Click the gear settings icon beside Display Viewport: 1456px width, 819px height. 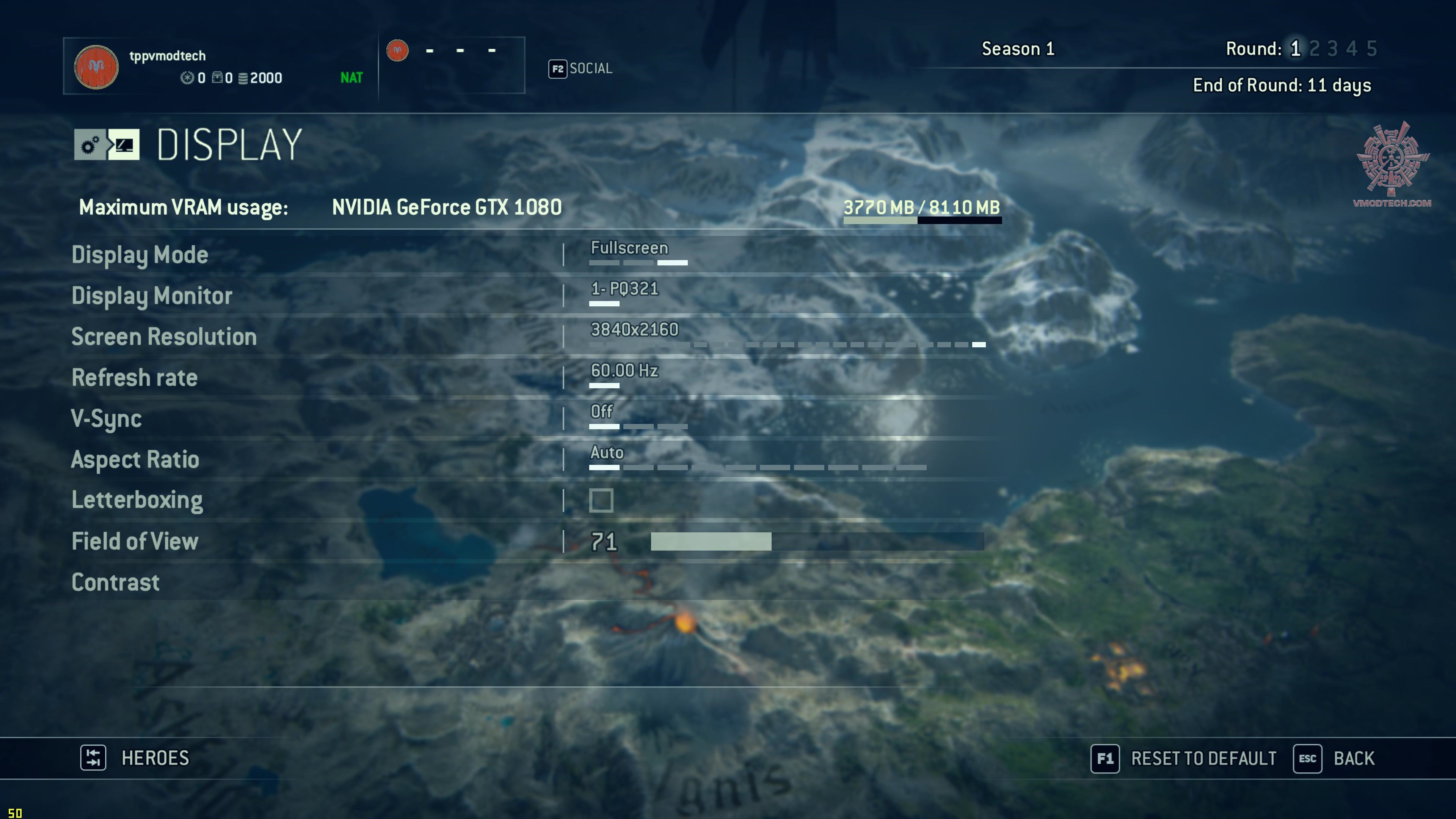click(90, 145)
